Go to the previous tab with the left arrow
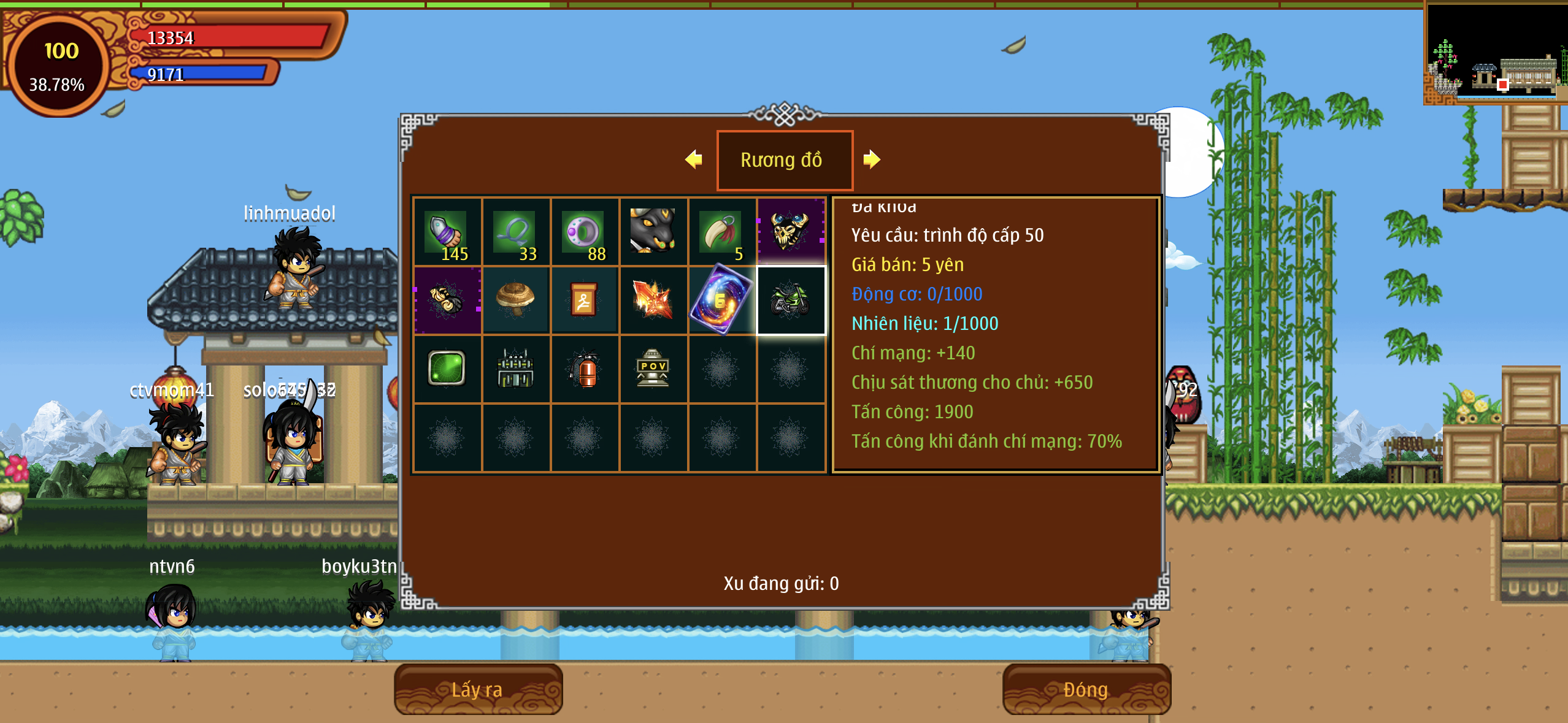 click(694, 159)
